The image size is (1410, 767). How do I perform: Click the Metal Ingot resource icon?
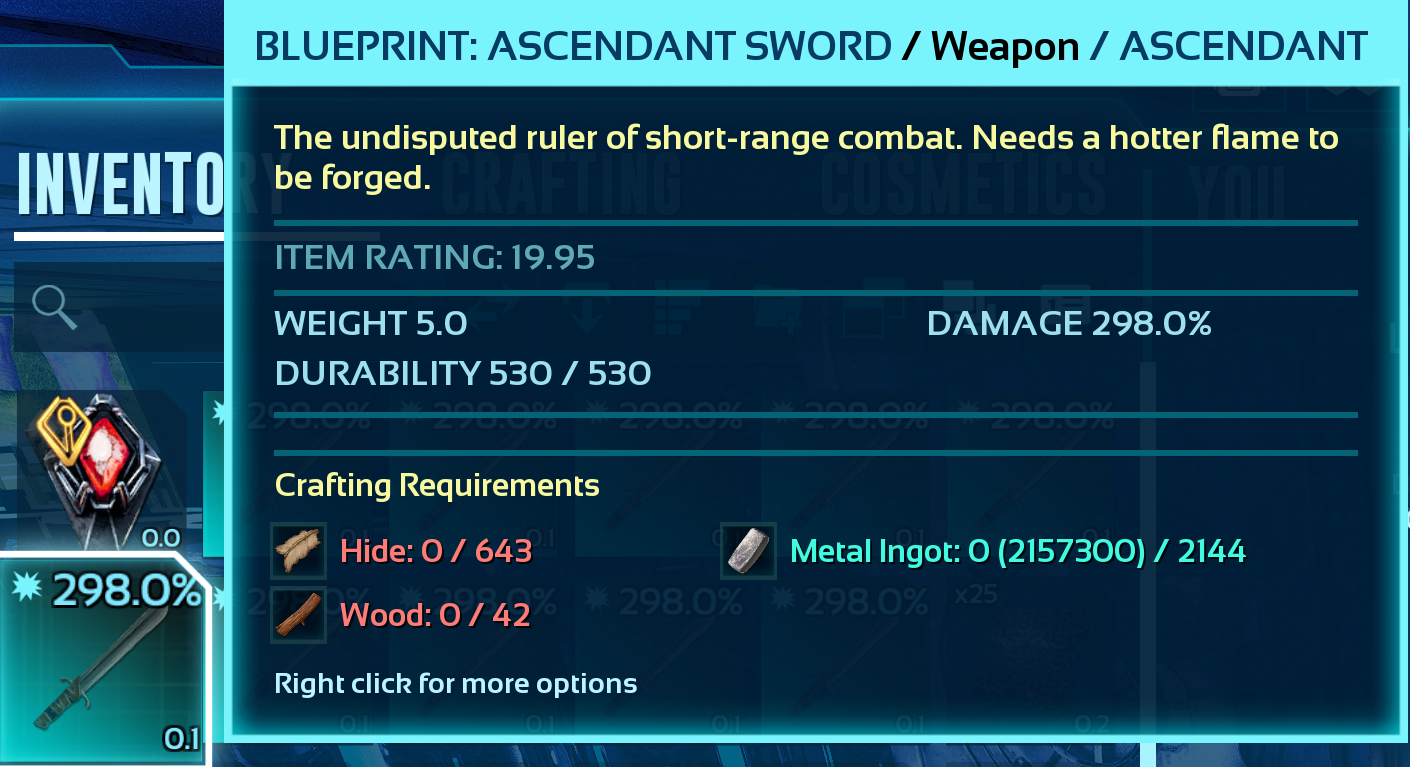pyautogui.click(x=748, y=551)
